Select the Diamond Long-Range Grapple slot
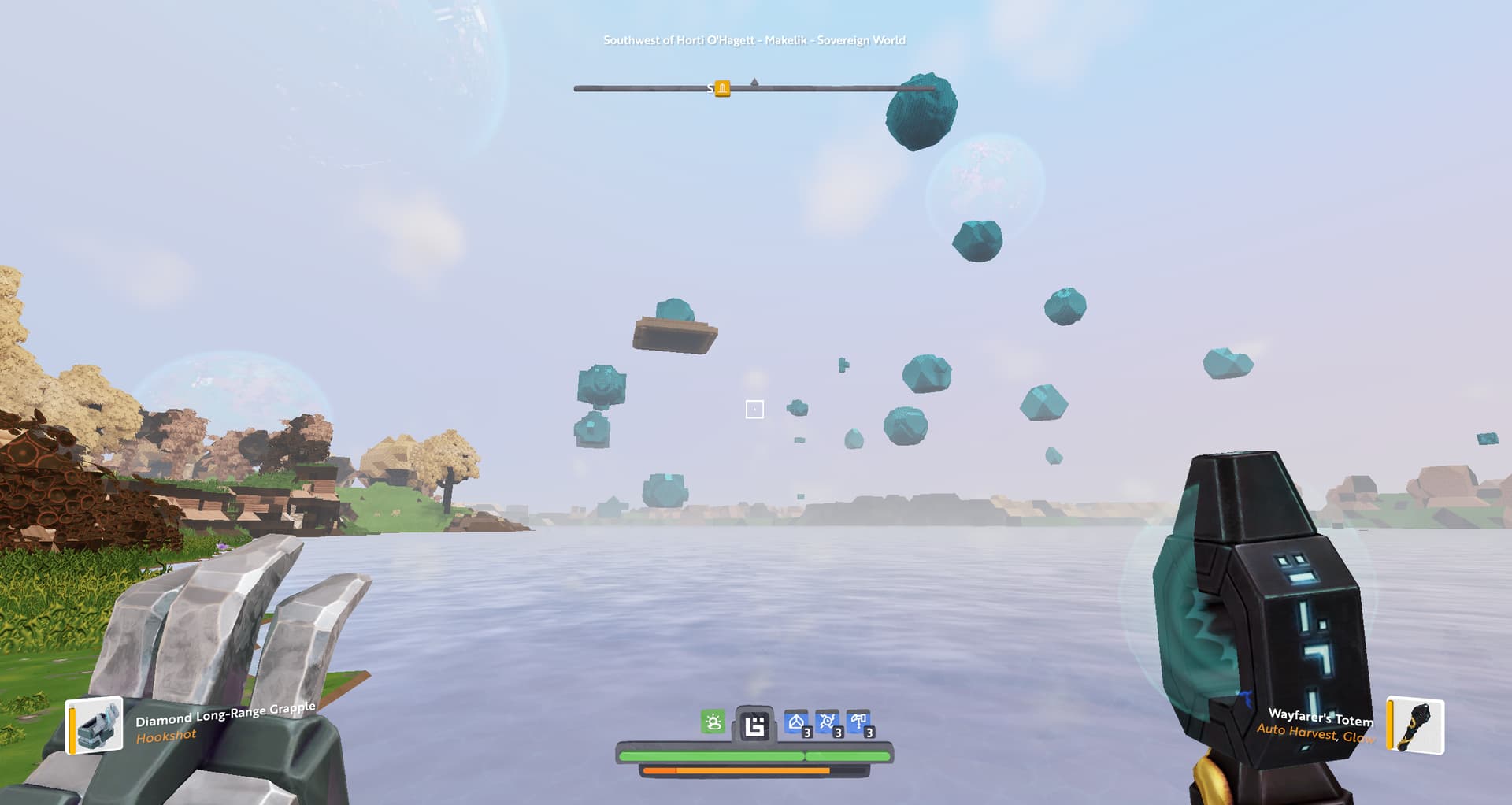The height and width of the screenshot is (805, 1512). coord(95,725)
